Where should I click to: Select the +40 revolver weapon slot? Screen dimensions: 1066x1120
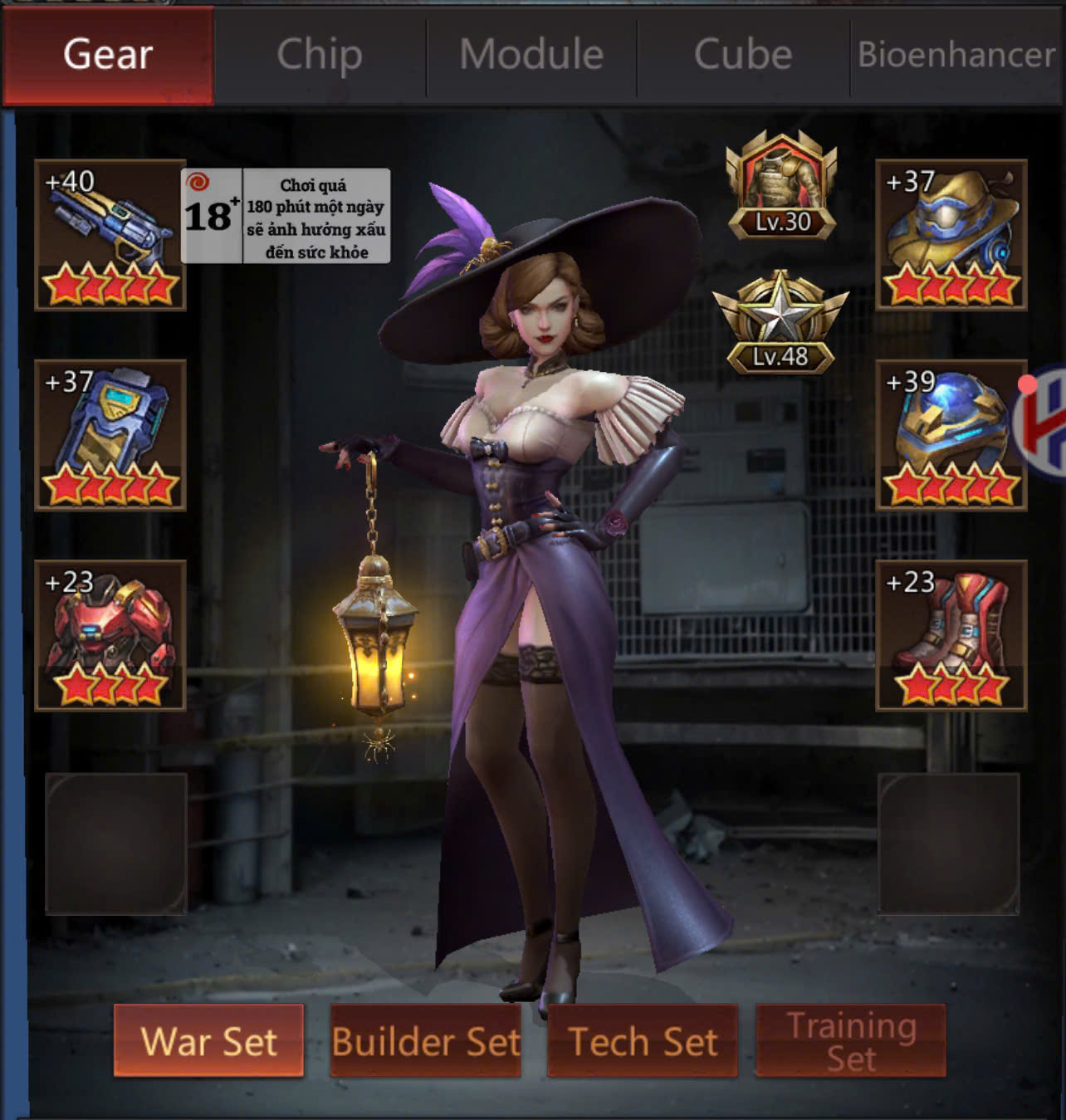[x=110, y=235]
